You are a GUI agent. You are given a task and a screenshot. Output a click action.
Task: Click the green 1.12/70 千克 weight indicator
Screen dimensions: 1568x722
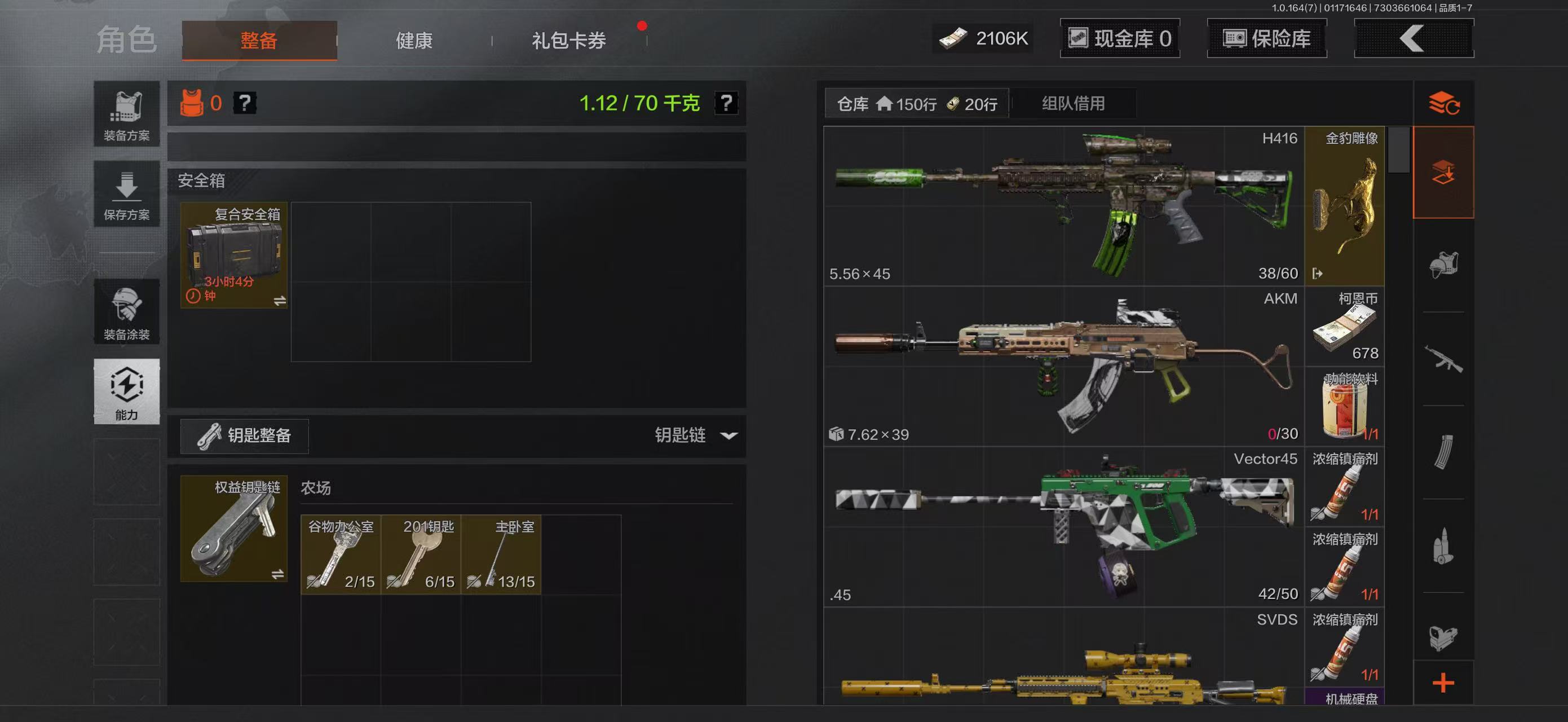pos(639,103)
